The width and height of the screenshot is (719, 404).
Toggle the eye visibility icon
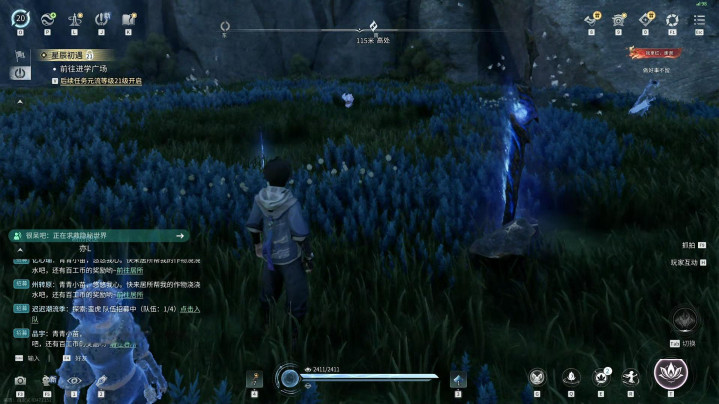[73, 381]
